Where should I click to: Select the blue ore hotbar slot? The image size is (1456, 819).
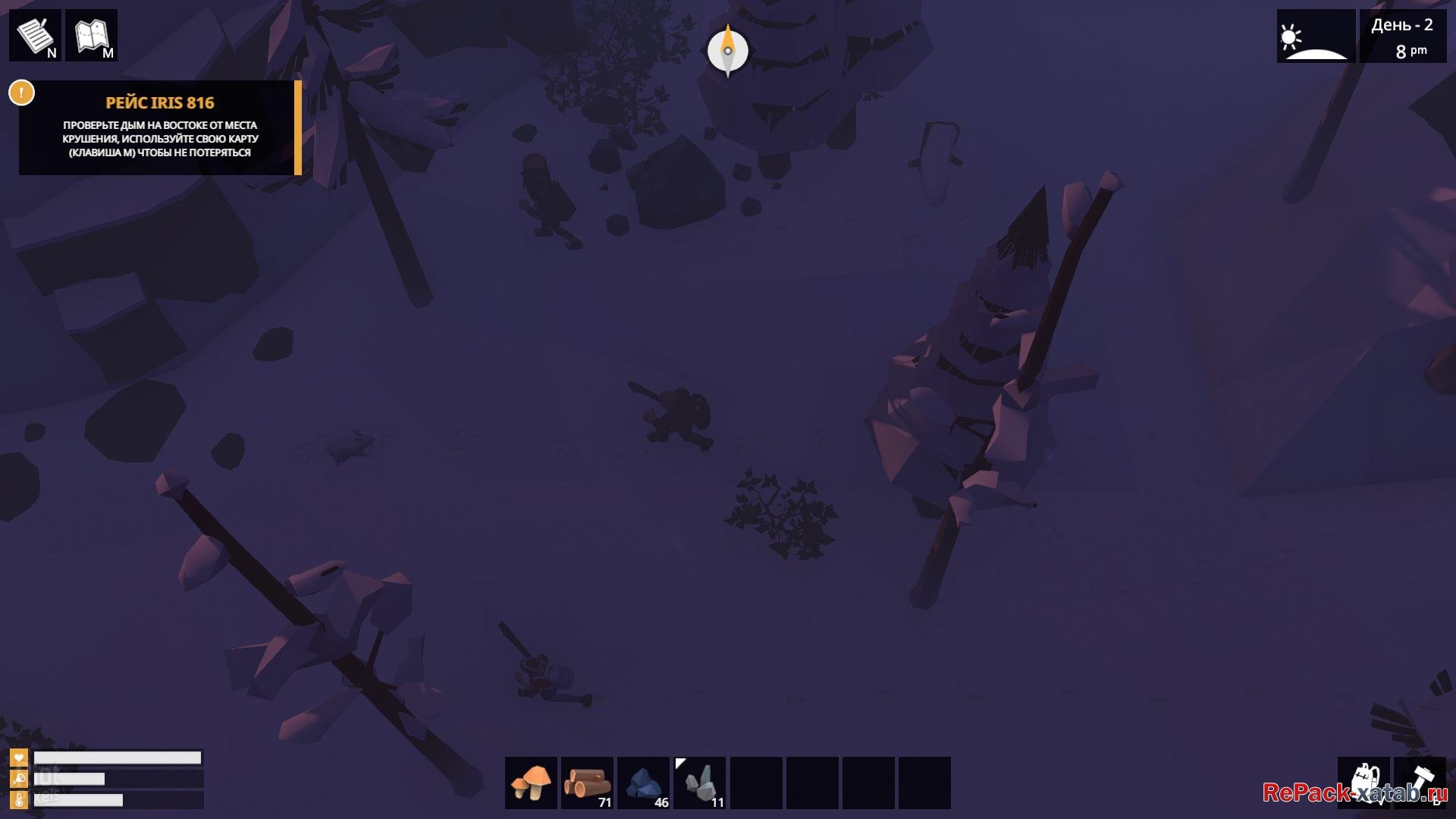[643, 783]
